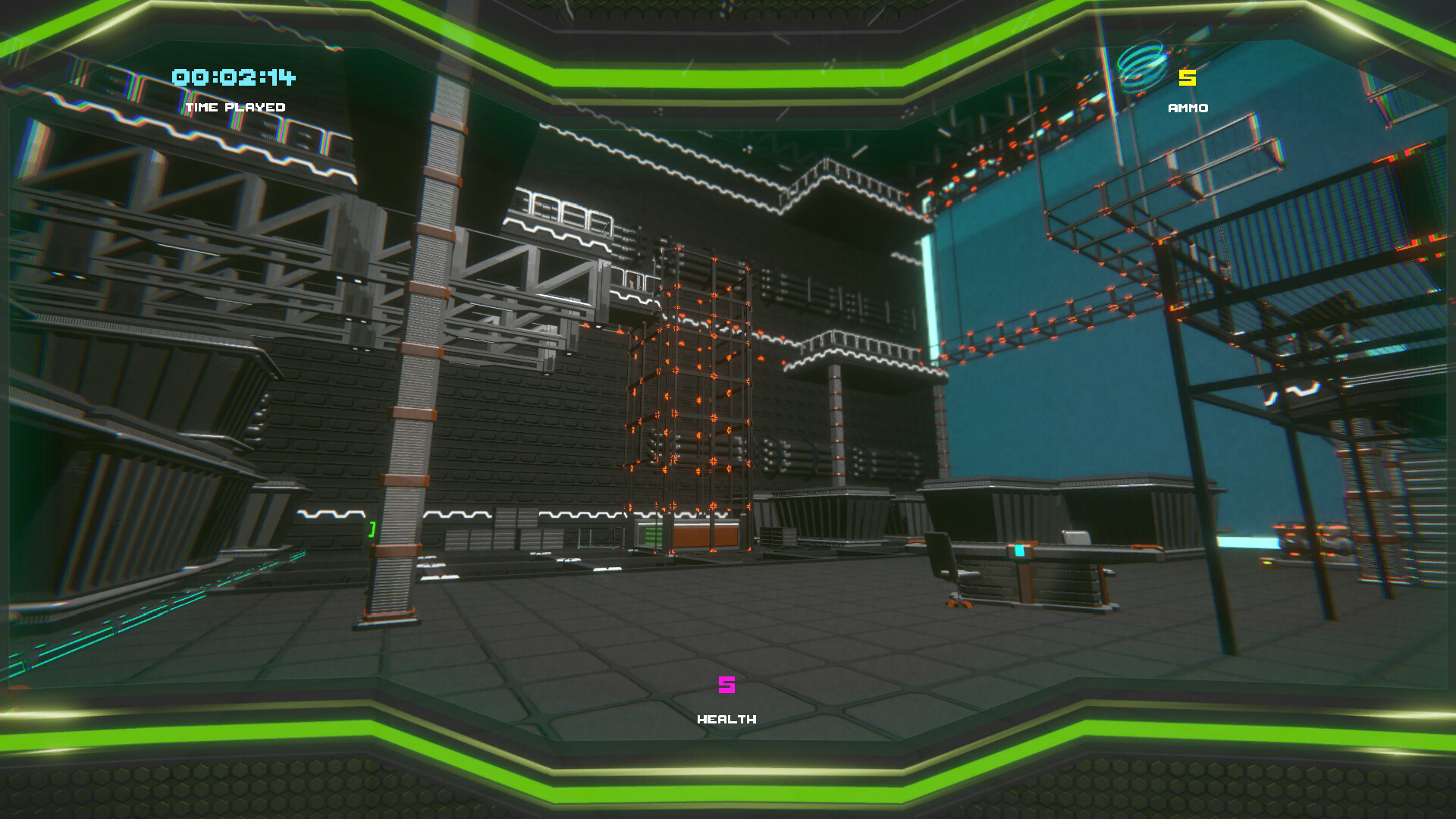Toggle the AMMO label
The height and width of the screenshot is (819, 1456).
click(1186, 108)
